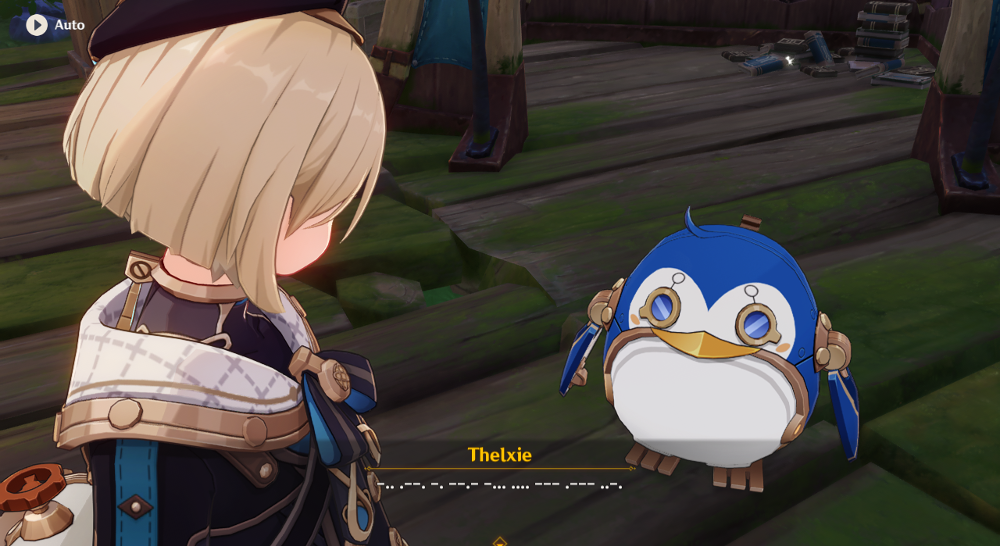Toggle the Auto dialogue playback button

point(38,25)
